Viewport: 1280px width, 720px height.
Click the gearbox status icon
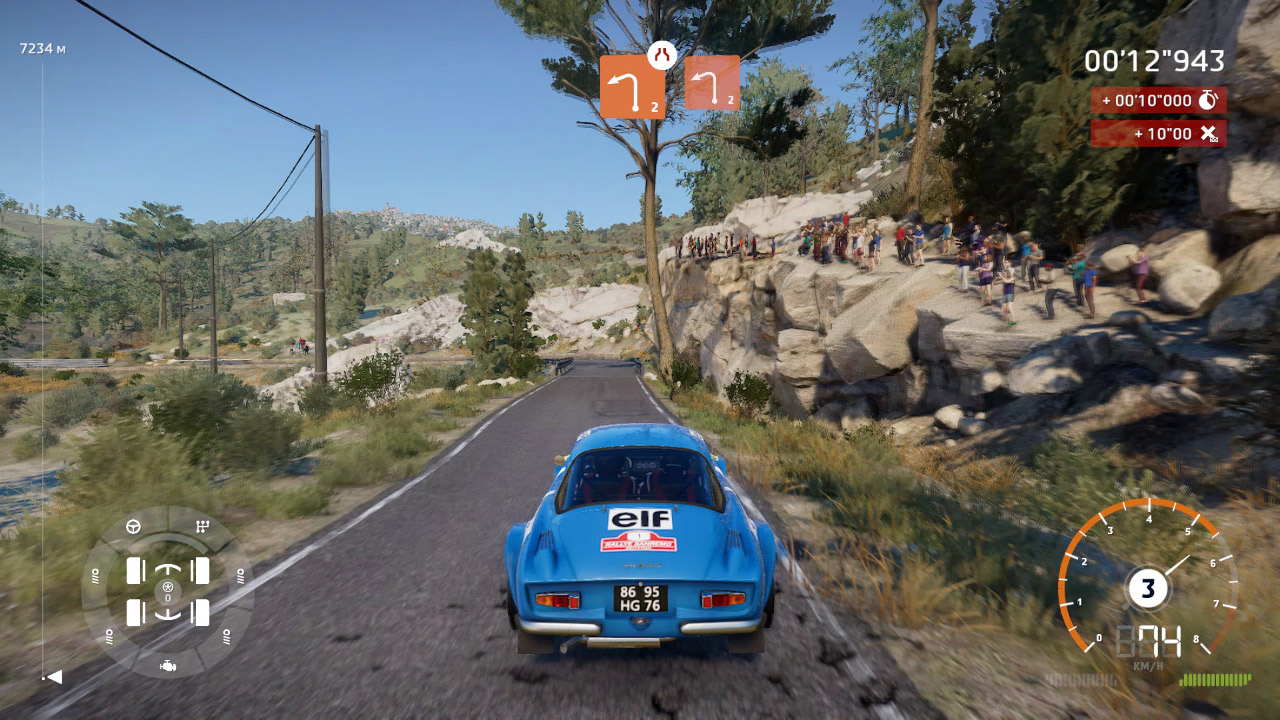[x=202, y=526]
